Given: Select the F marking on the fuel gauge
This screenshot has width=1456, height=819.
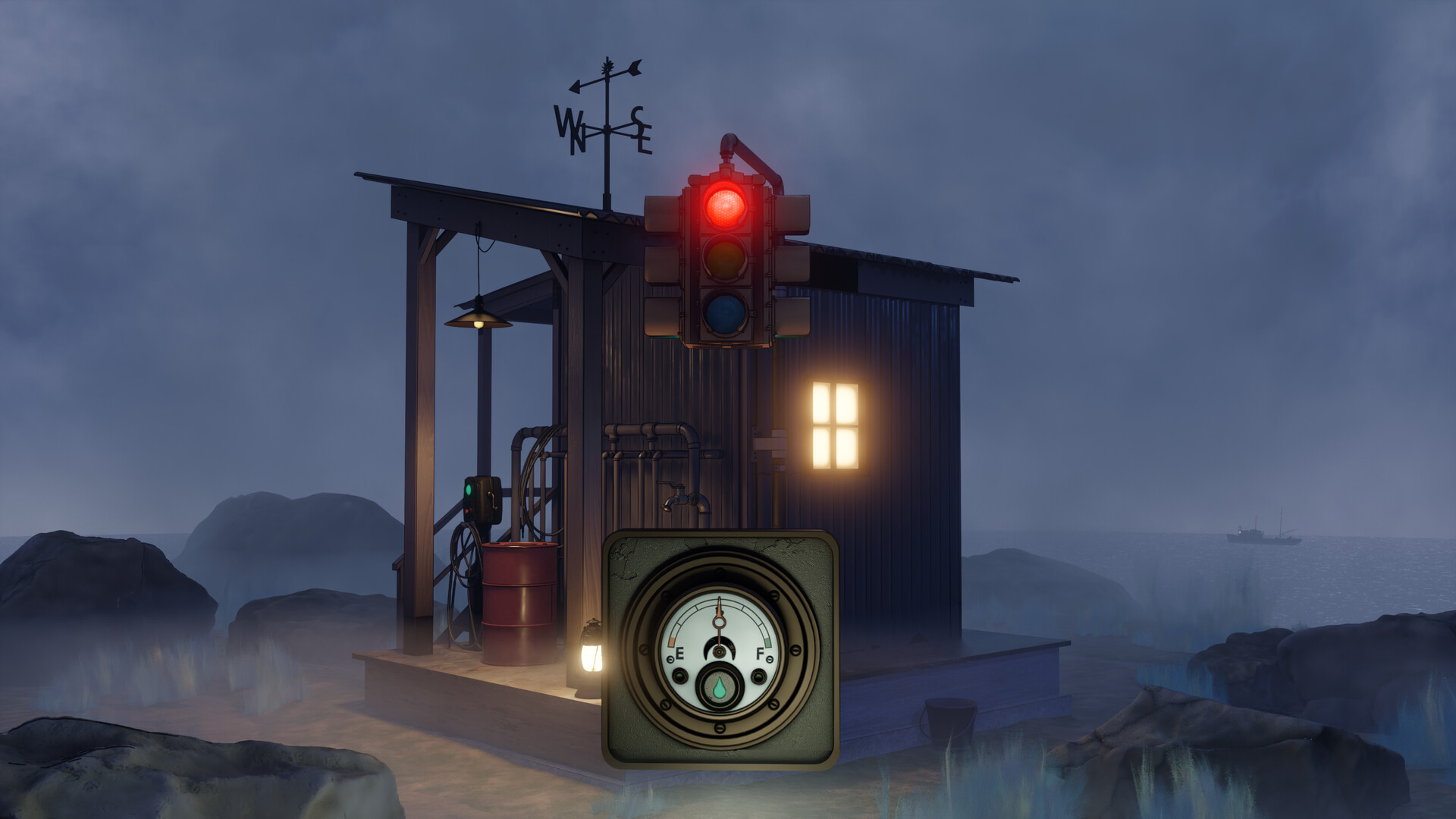Looking at the screenshot, I should point(761,652).
